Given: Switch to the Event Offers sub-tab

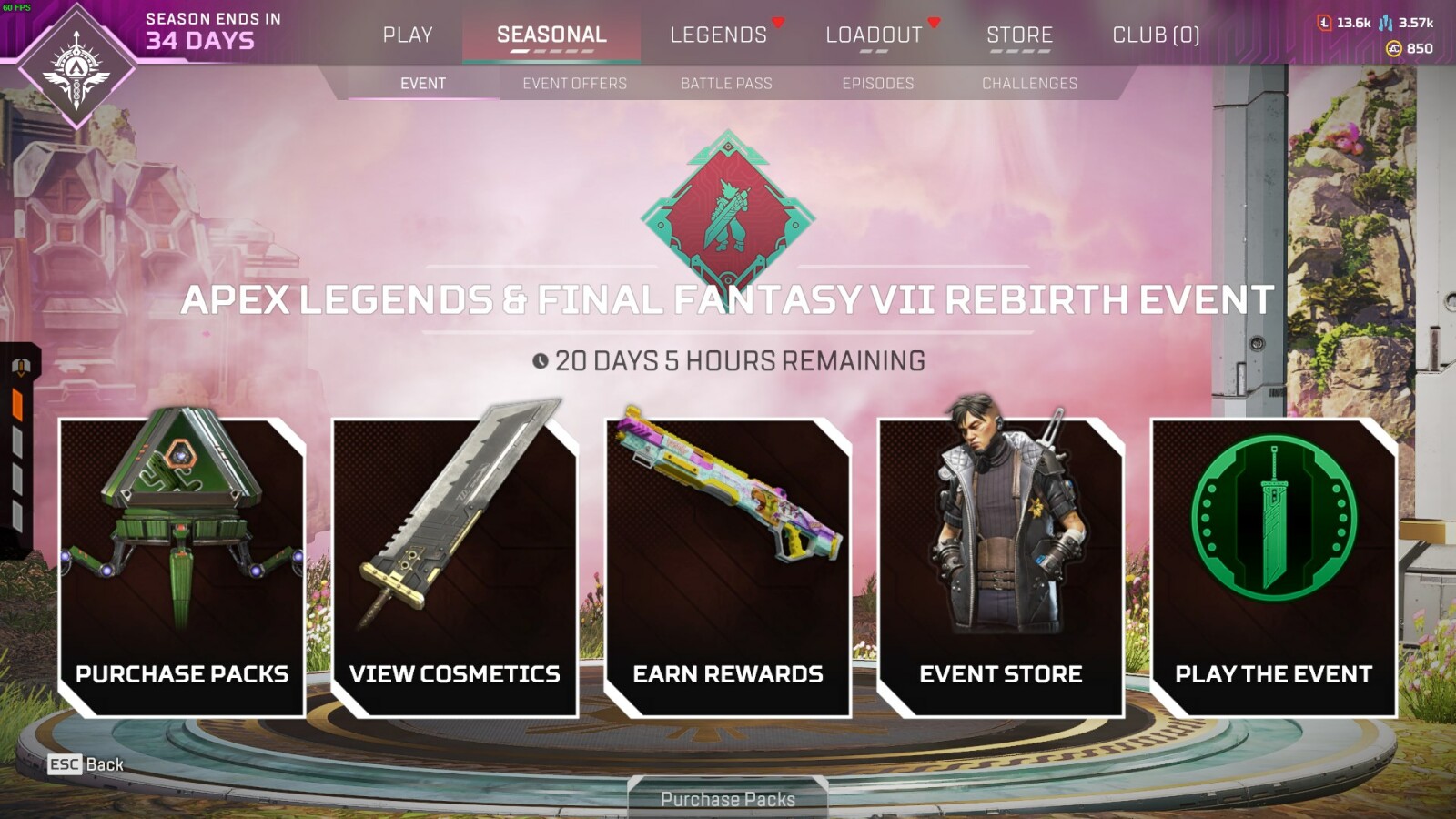Looking at the screenshot, I should coord(574,84).
